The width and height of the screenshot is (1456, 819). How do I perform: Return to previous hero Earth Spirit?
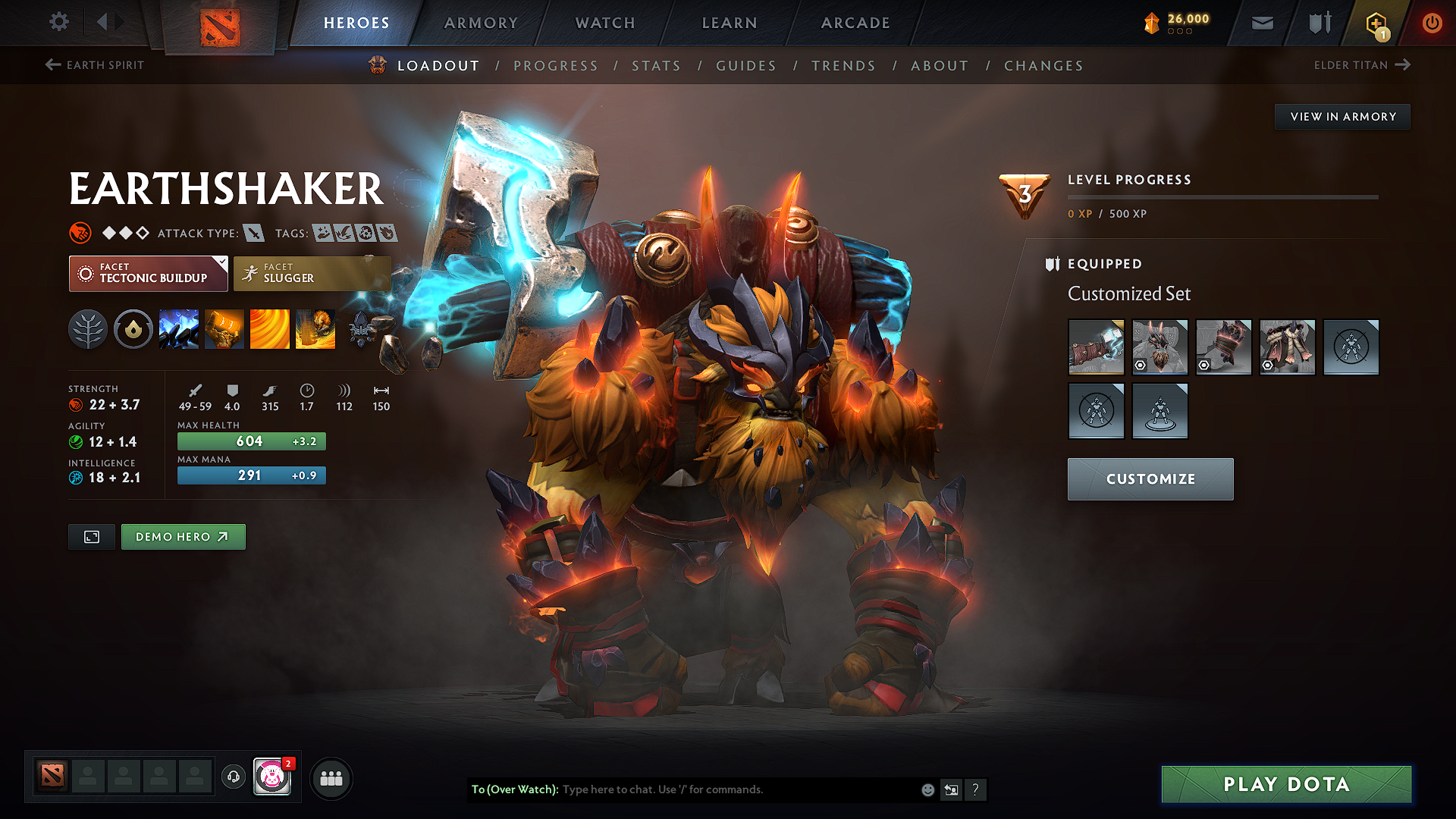[93, 64]
